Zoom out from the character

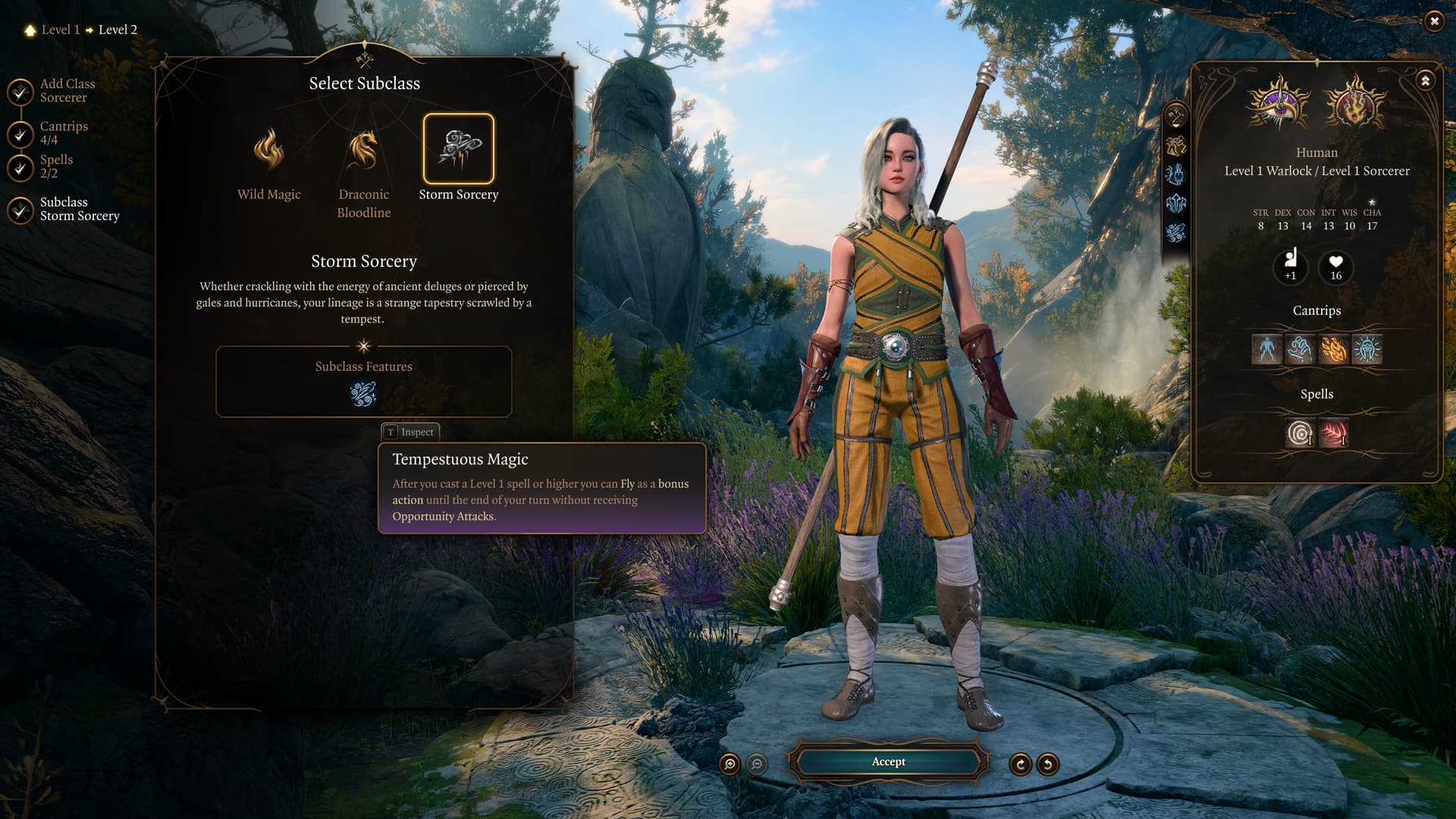tap(757, 764)
